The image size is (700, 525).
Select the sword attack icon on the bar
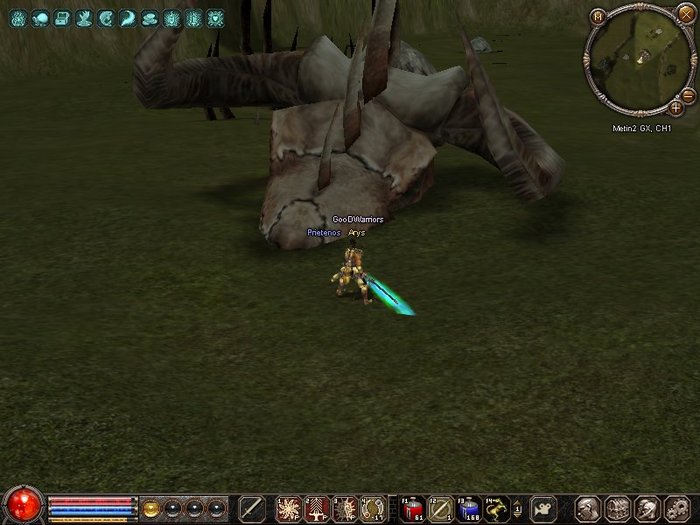252,509
